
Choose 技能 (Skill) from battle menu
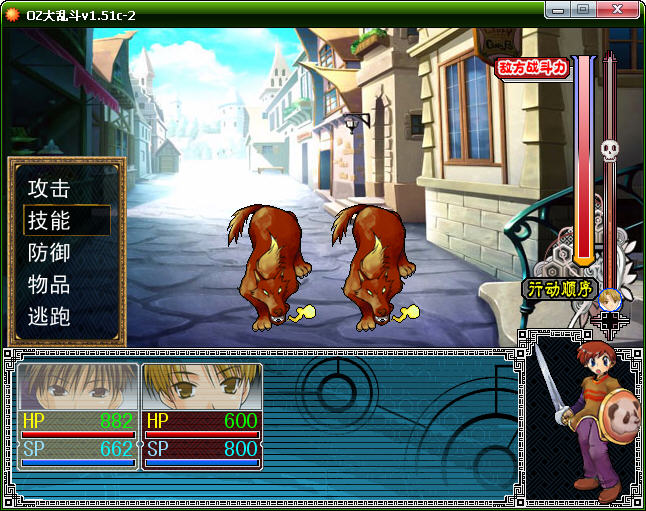coord(49,220)
